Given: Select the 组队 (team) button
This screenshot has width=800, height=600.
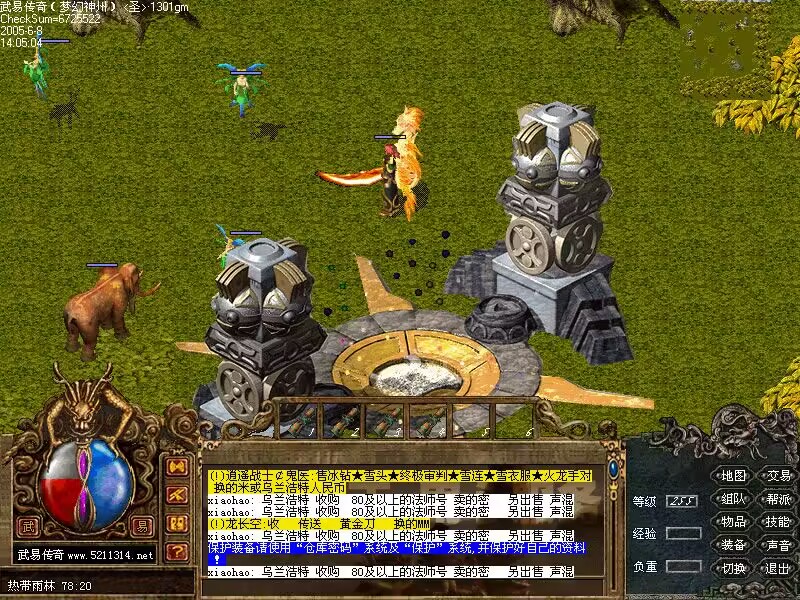Looking at the screenshot, I should [734, 499].
